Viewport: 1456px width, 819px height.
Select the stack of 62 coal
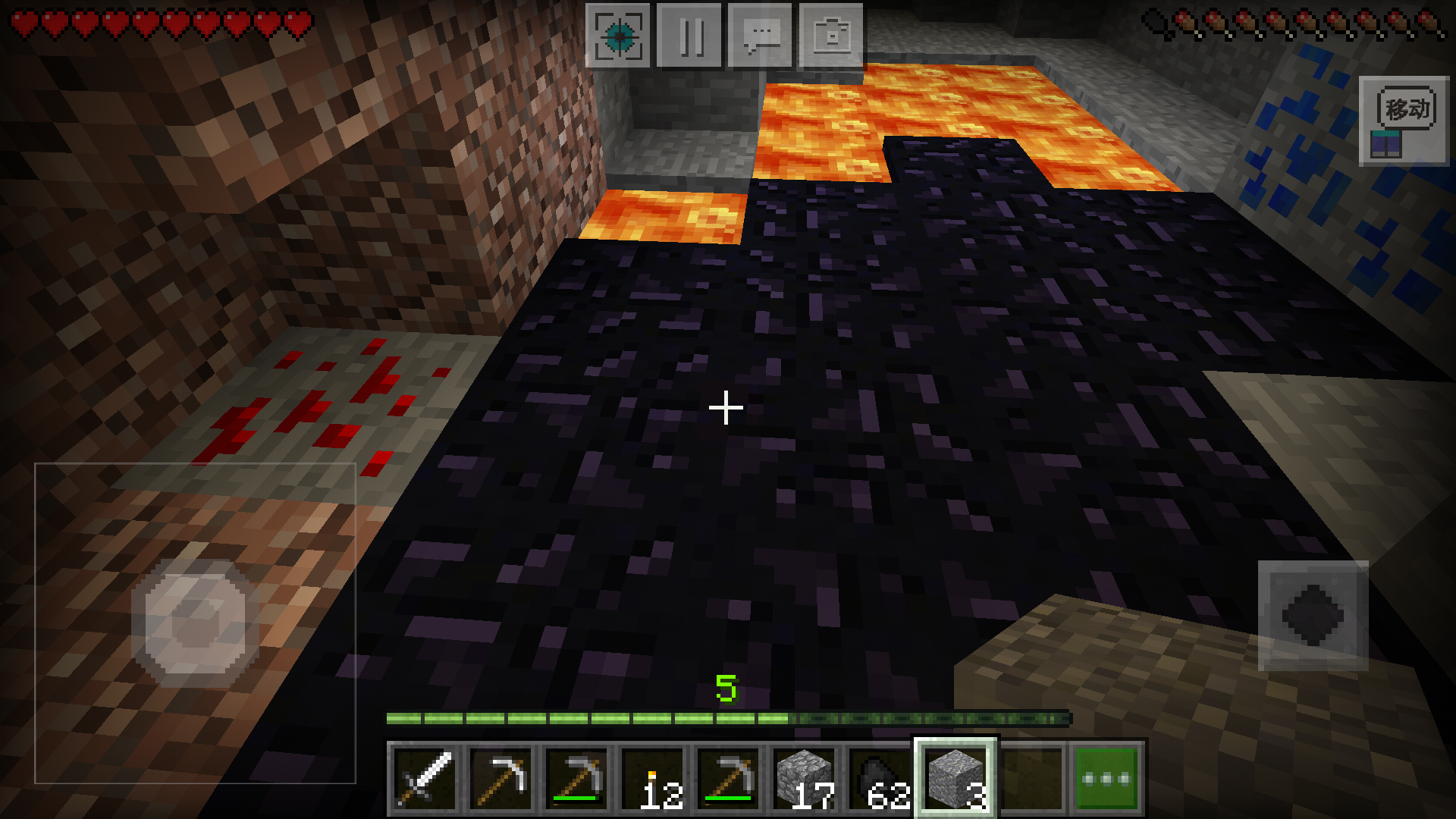(x=880, y=779)
